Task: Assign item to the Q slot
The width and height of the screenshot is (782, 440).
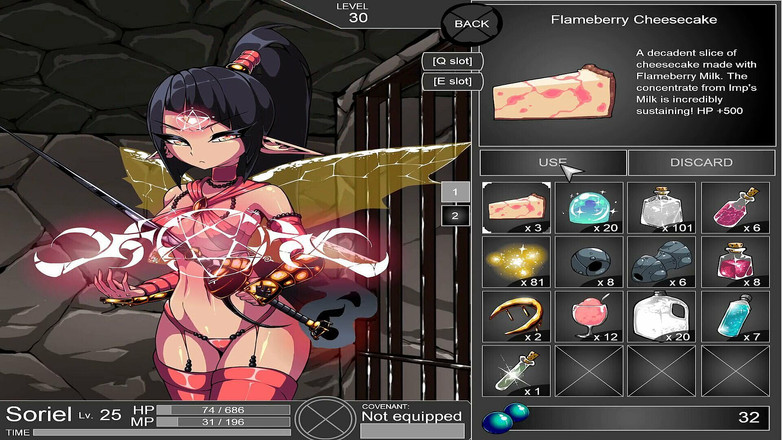Action: [x=452, y=60]
